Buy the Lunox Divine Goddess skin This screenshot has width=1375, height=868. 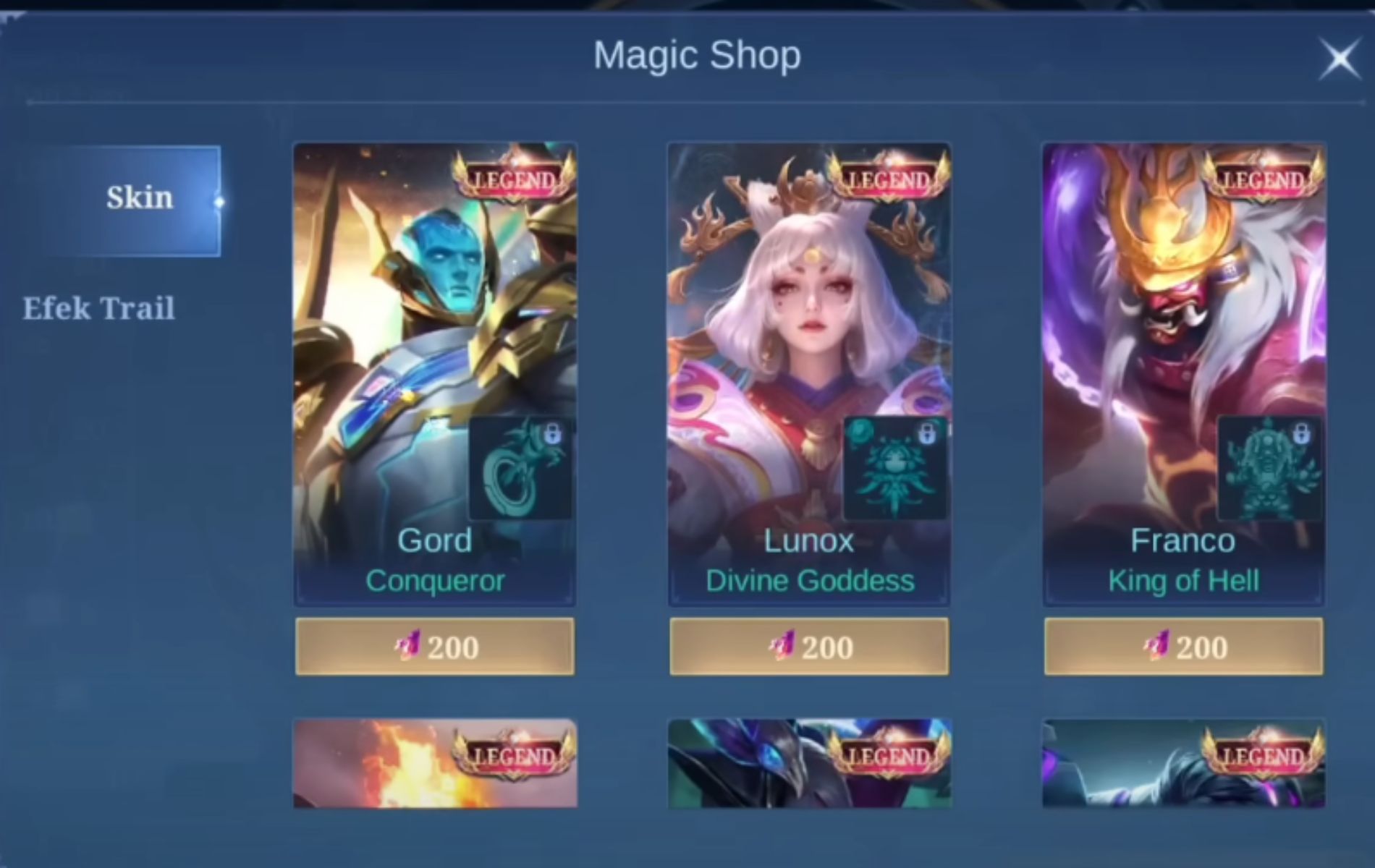click(x=809, y=647)
